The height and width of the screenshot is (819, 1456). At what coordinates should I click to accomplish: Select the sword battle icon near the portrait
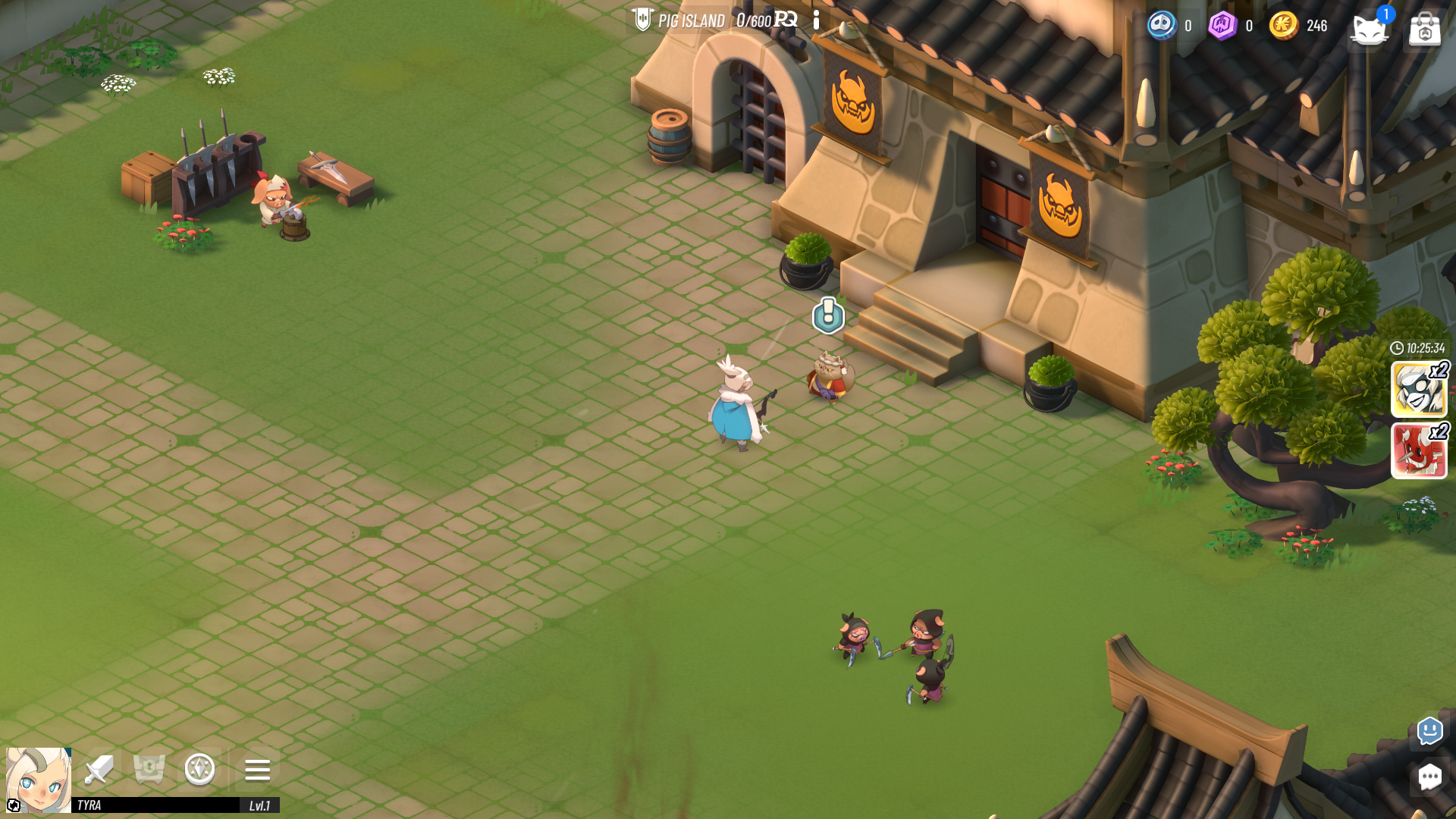97,770
